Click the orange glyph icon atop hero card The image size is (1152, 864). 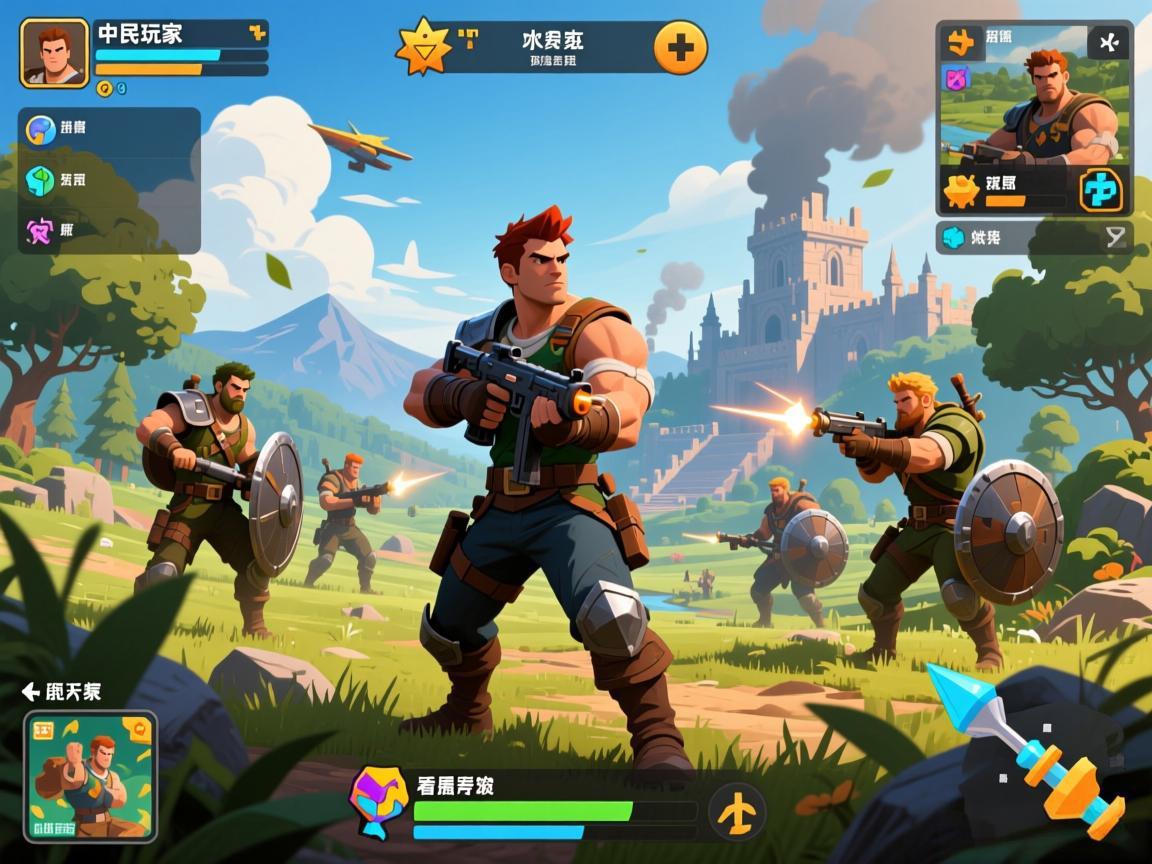[x=961, y=42]
